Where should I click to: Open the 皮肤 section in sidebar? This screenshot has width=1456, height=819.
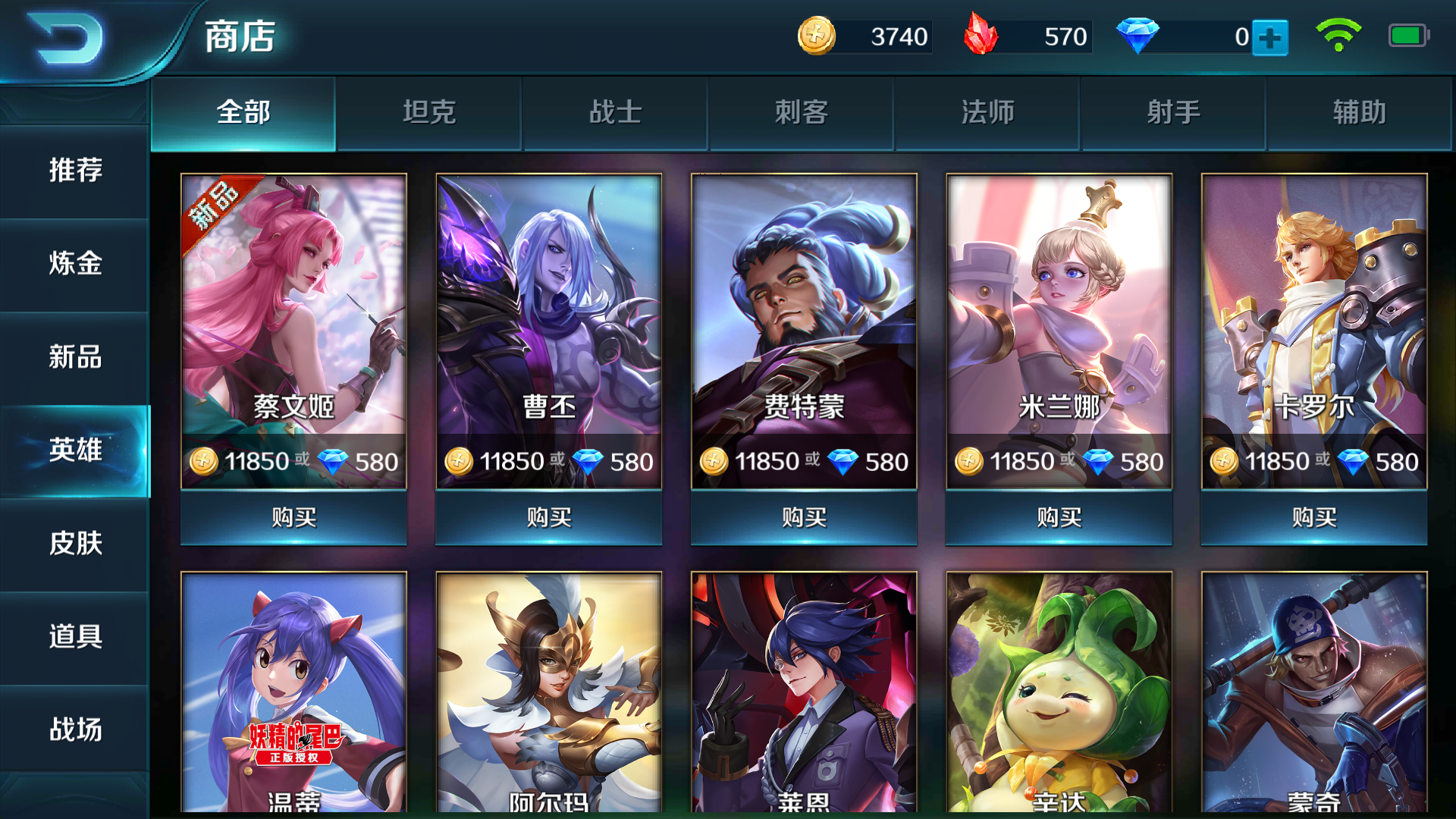tap(74, 544)
